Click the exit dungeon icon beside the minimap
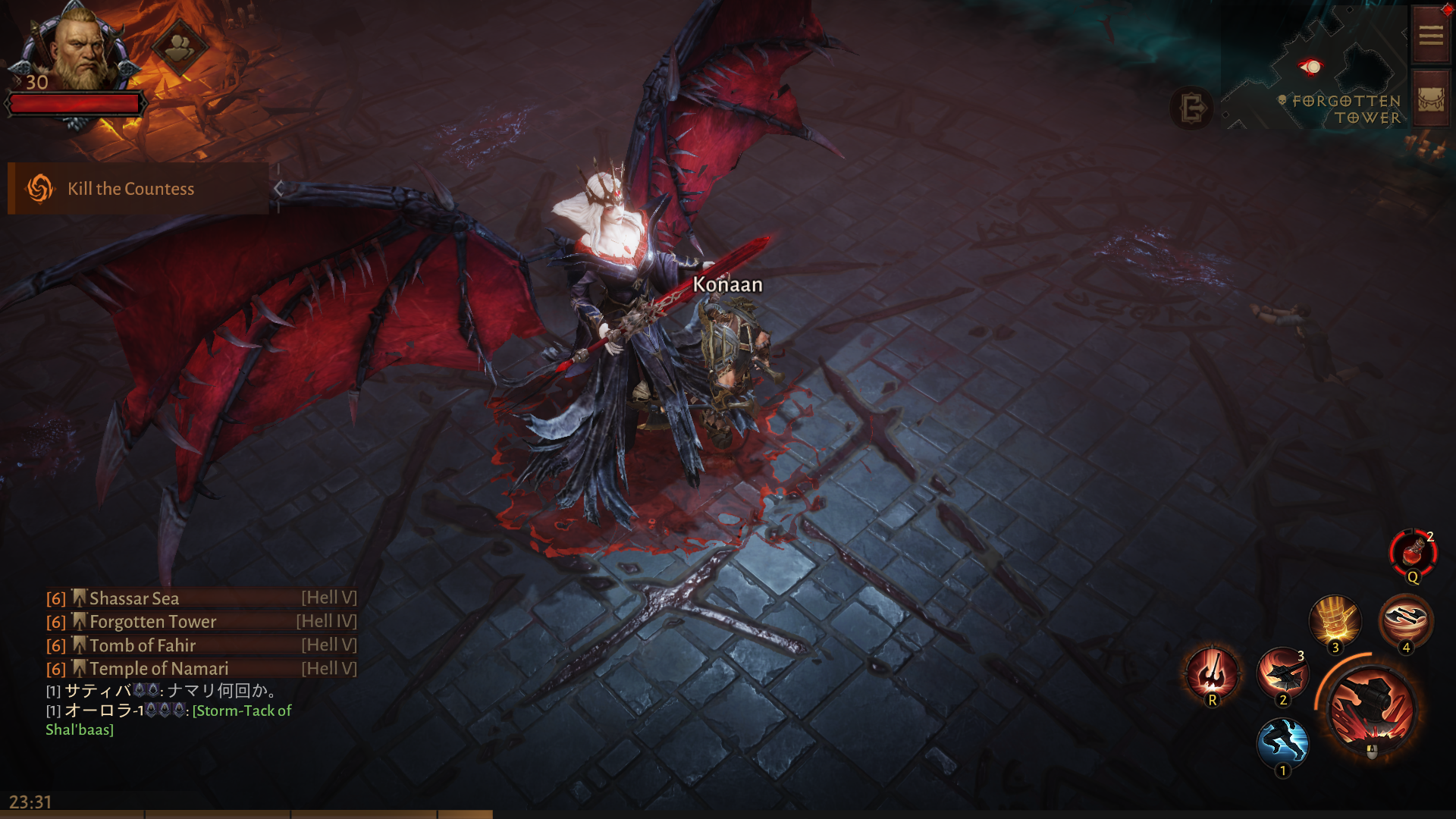 pos(1192,108)
